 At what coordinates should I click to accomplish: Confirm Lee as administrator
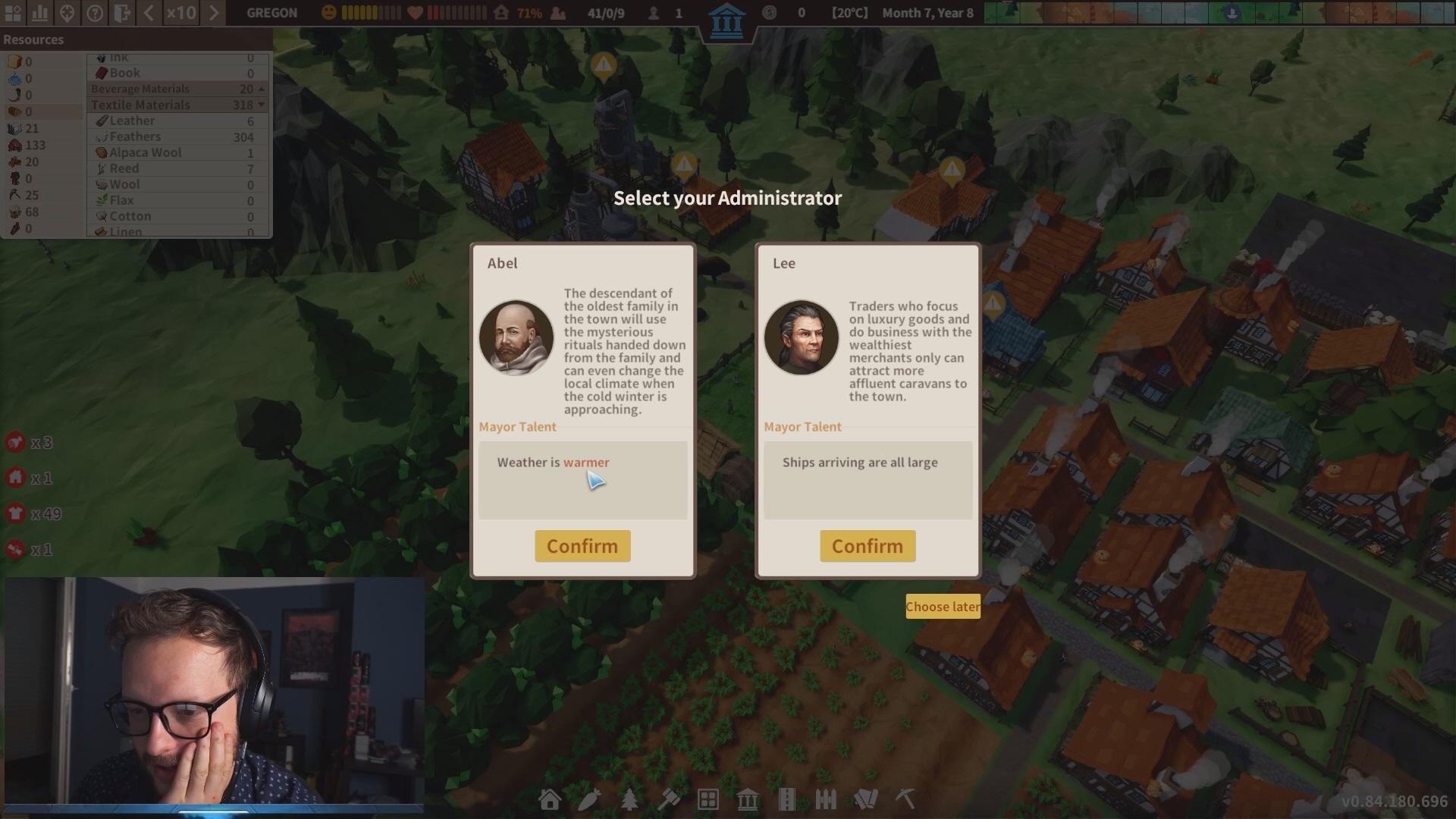click(867, 546)
